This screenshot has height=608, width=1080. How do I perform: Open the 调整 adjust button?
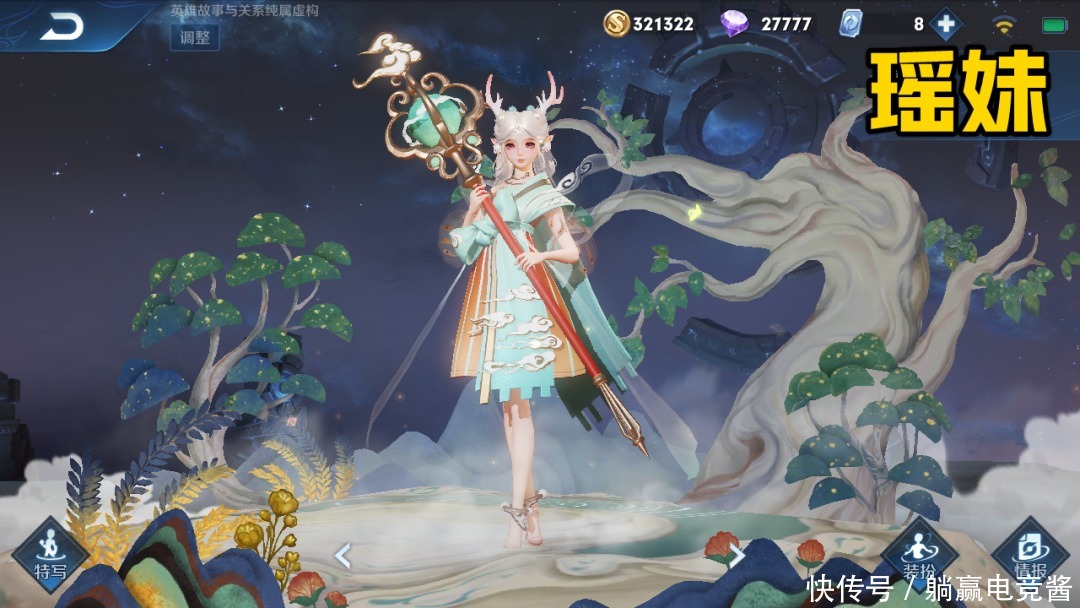click(195, 37)
